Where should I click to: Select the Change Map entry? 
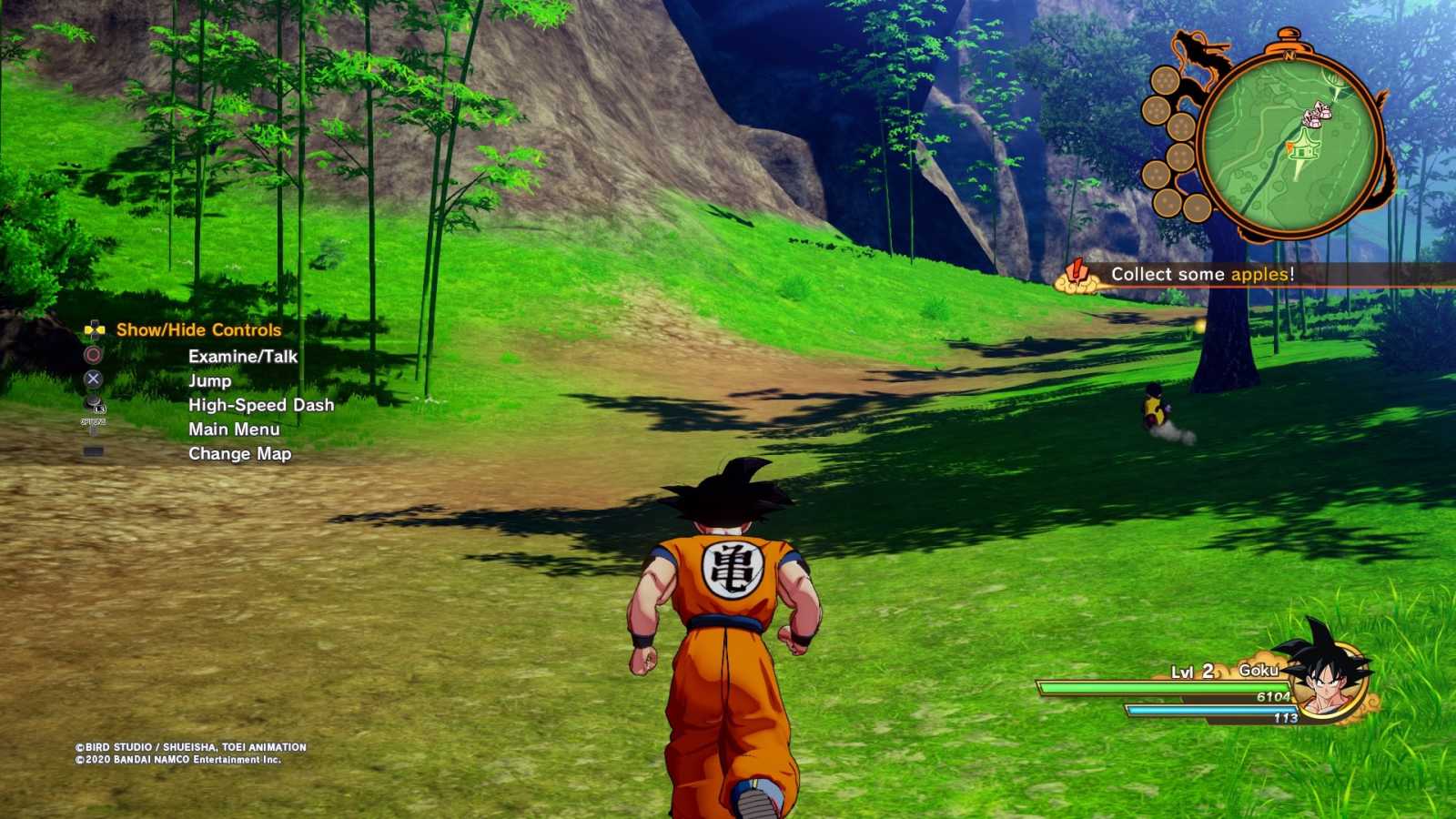point(241,453)
